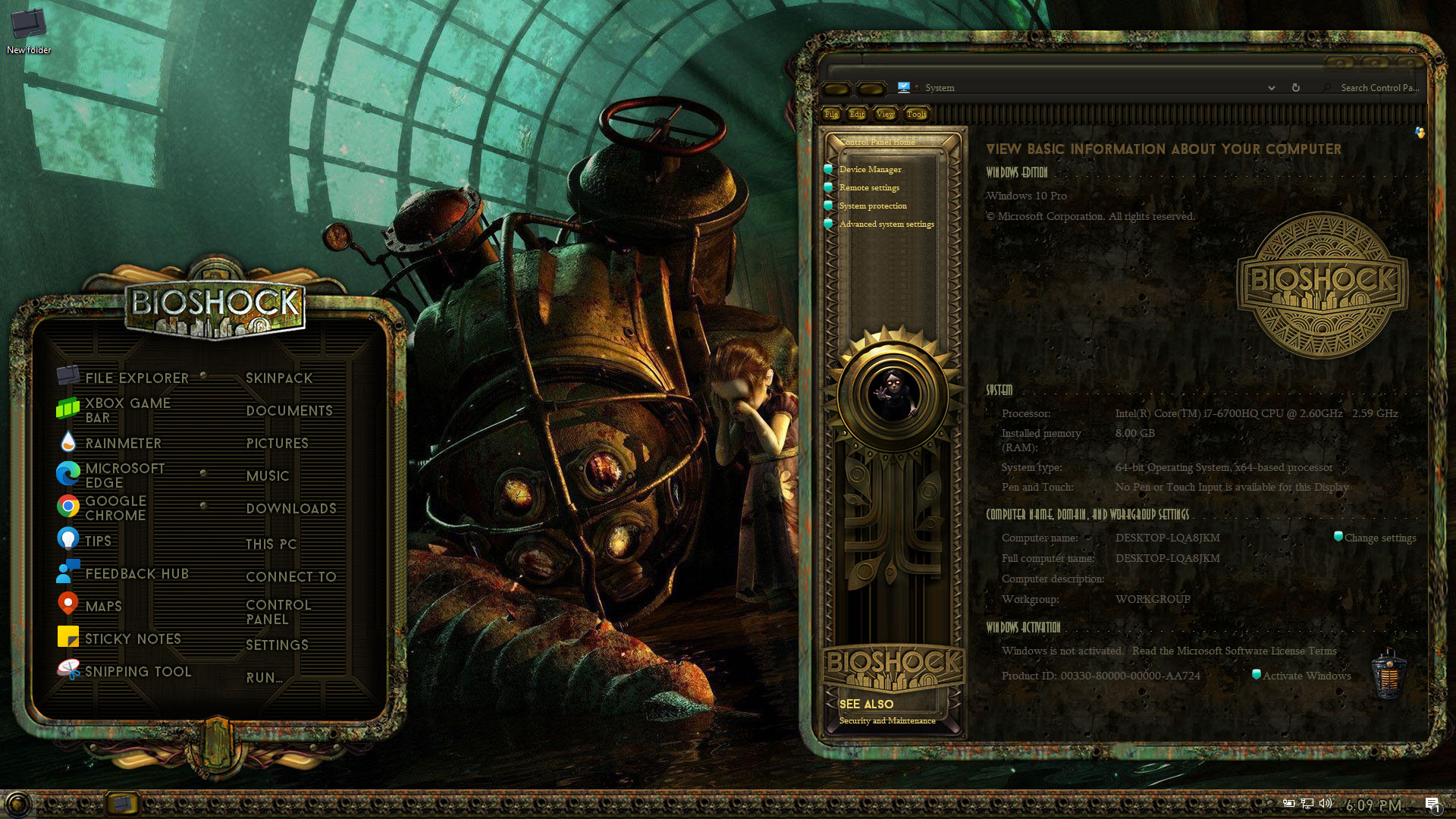Go to the Downloads folder
1456x819 pixels.
pyautogui.click(x=290, y=509)
